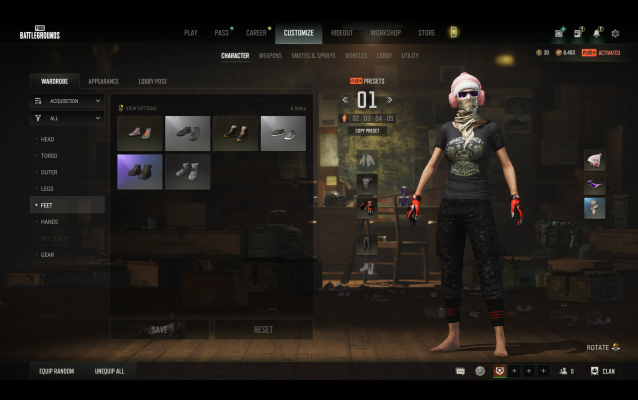Open the Clan panel
Screen dimensions: 638x400
click(602, 371)
